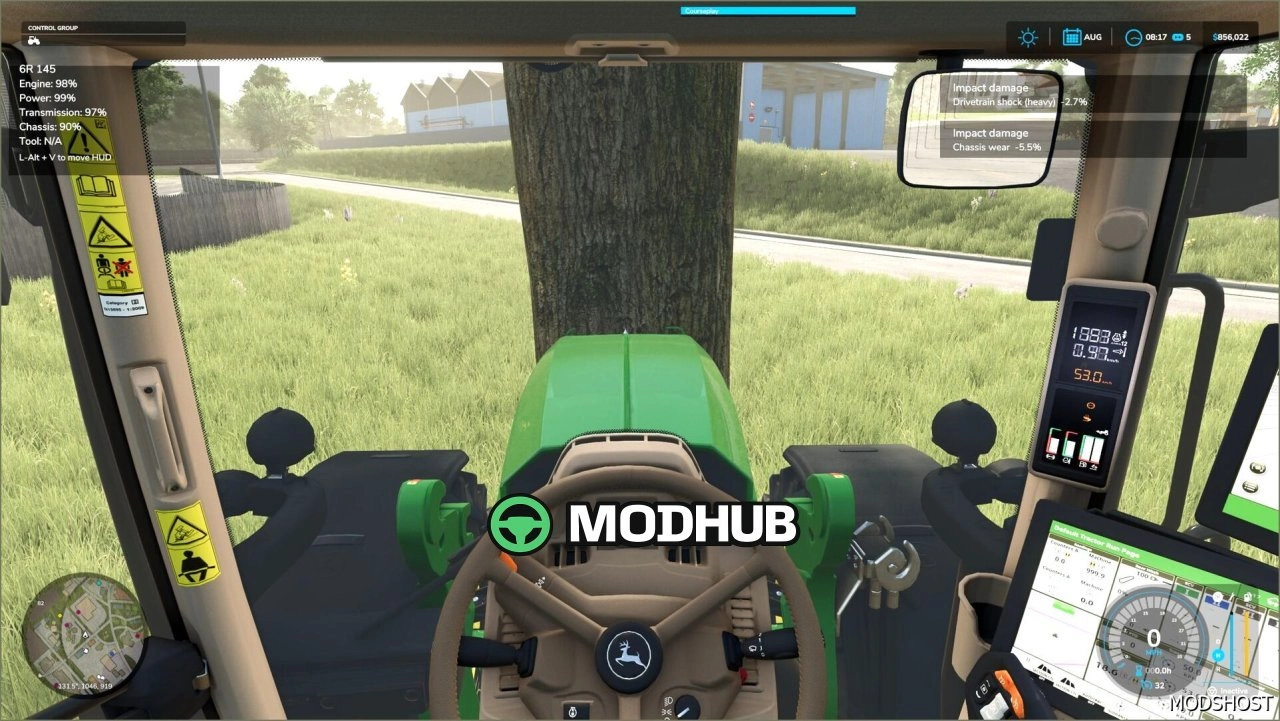Open the mini-map in the bottom-left corner
1280x721 pixels.
[85, 635]
